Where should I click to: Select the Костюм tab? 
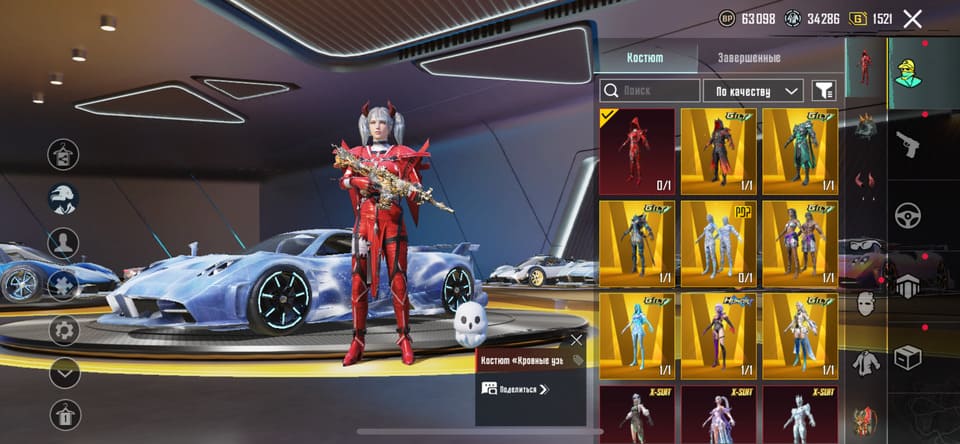(x=645, y=57)
